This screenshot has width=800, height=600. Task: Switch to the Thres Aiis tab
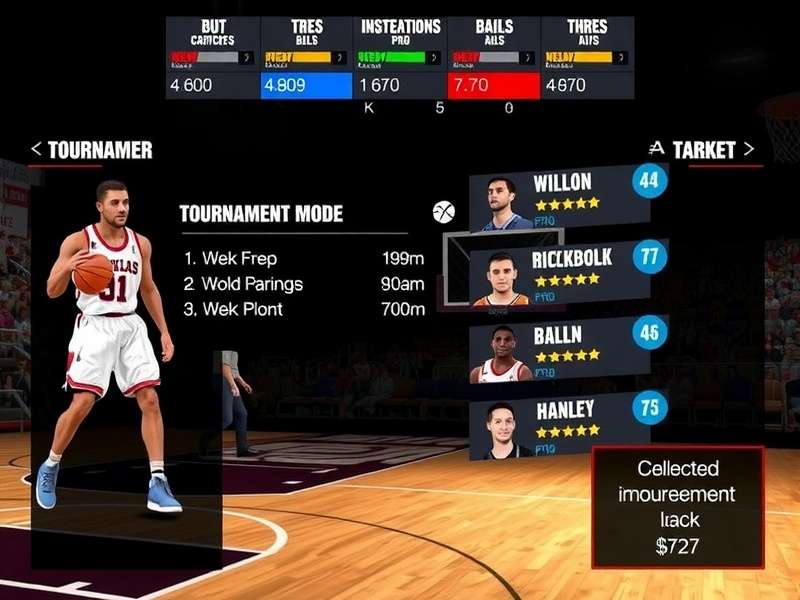(x=587, y=58)
